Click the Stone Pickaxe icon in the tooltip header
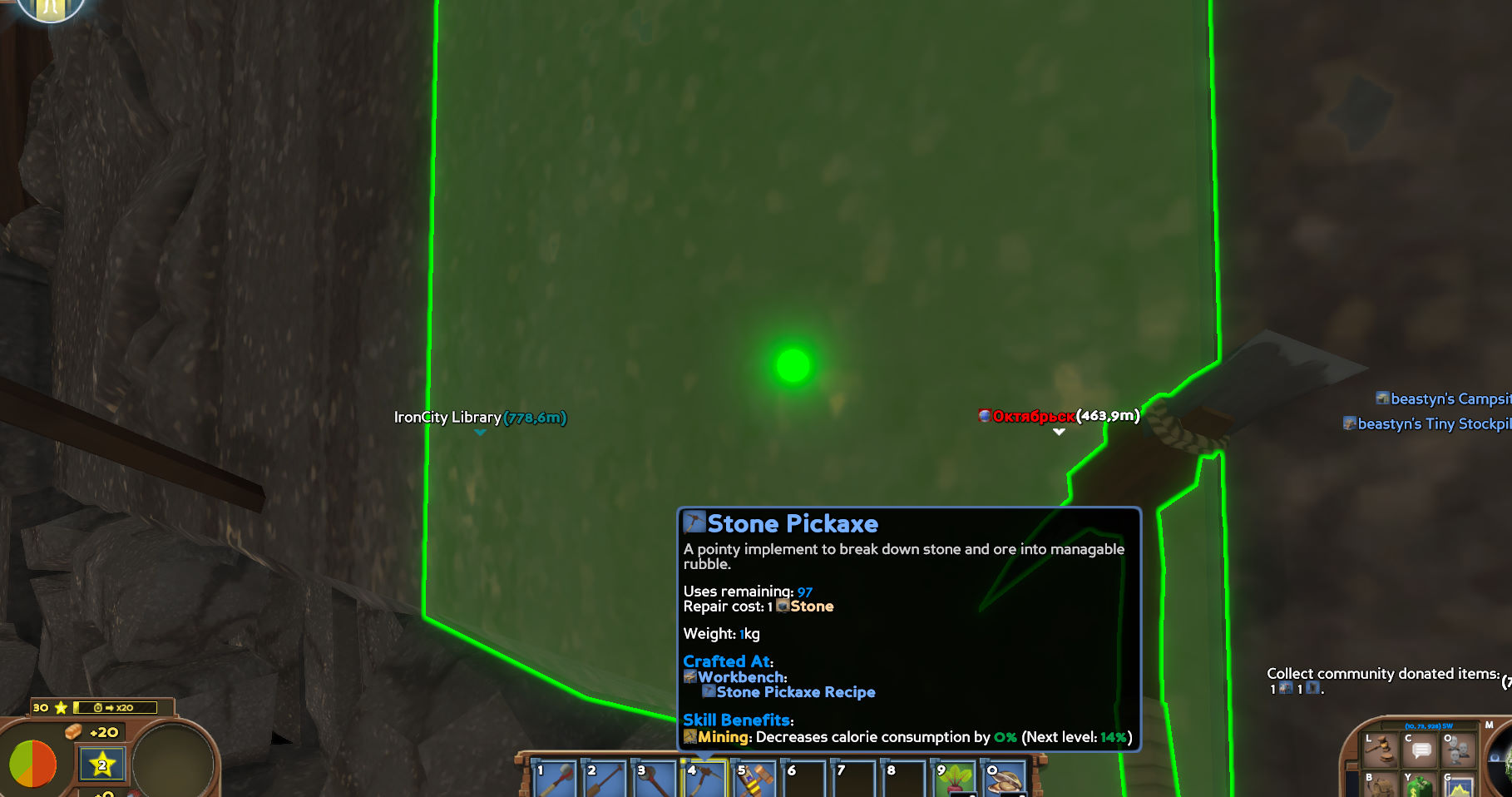Screen dimensions: 1512x797 click(x=693, y=522)
